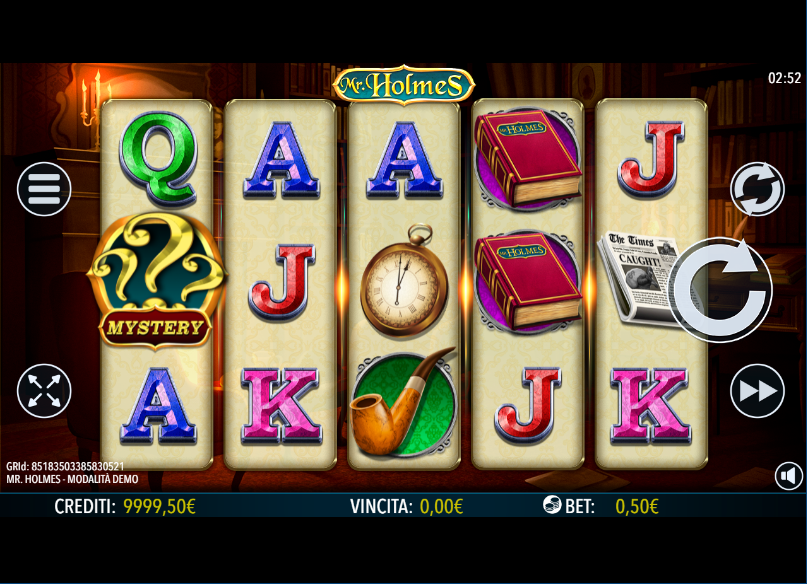Toggle fullscreen with the arrows icon
The width and height of the screenshot is (807, 584).
(x=44, y=390)
